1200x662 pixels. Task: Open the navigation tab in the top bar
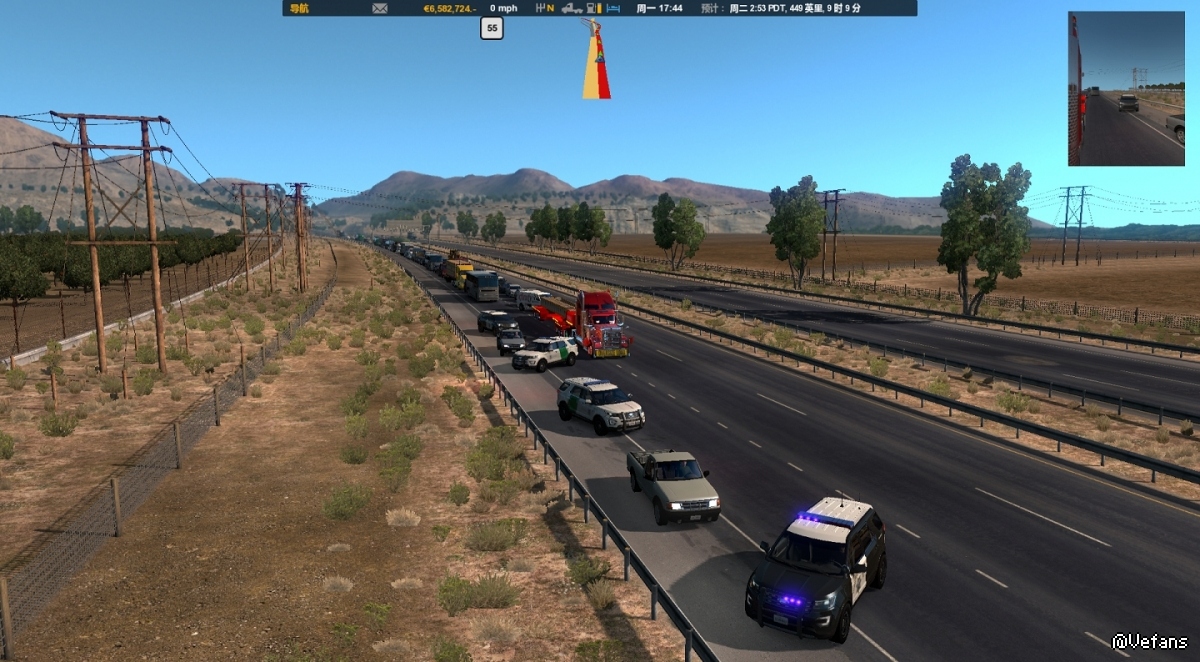(x=299, y=8)
